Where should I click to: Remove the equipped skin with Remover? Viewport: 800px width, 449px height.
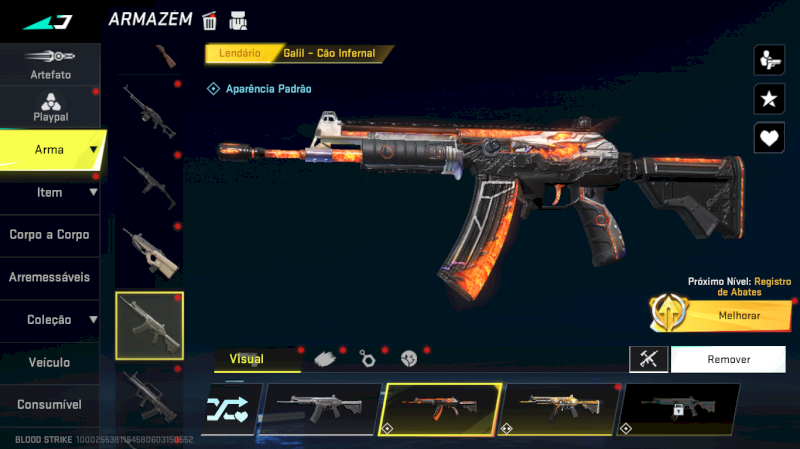point(729,359)
